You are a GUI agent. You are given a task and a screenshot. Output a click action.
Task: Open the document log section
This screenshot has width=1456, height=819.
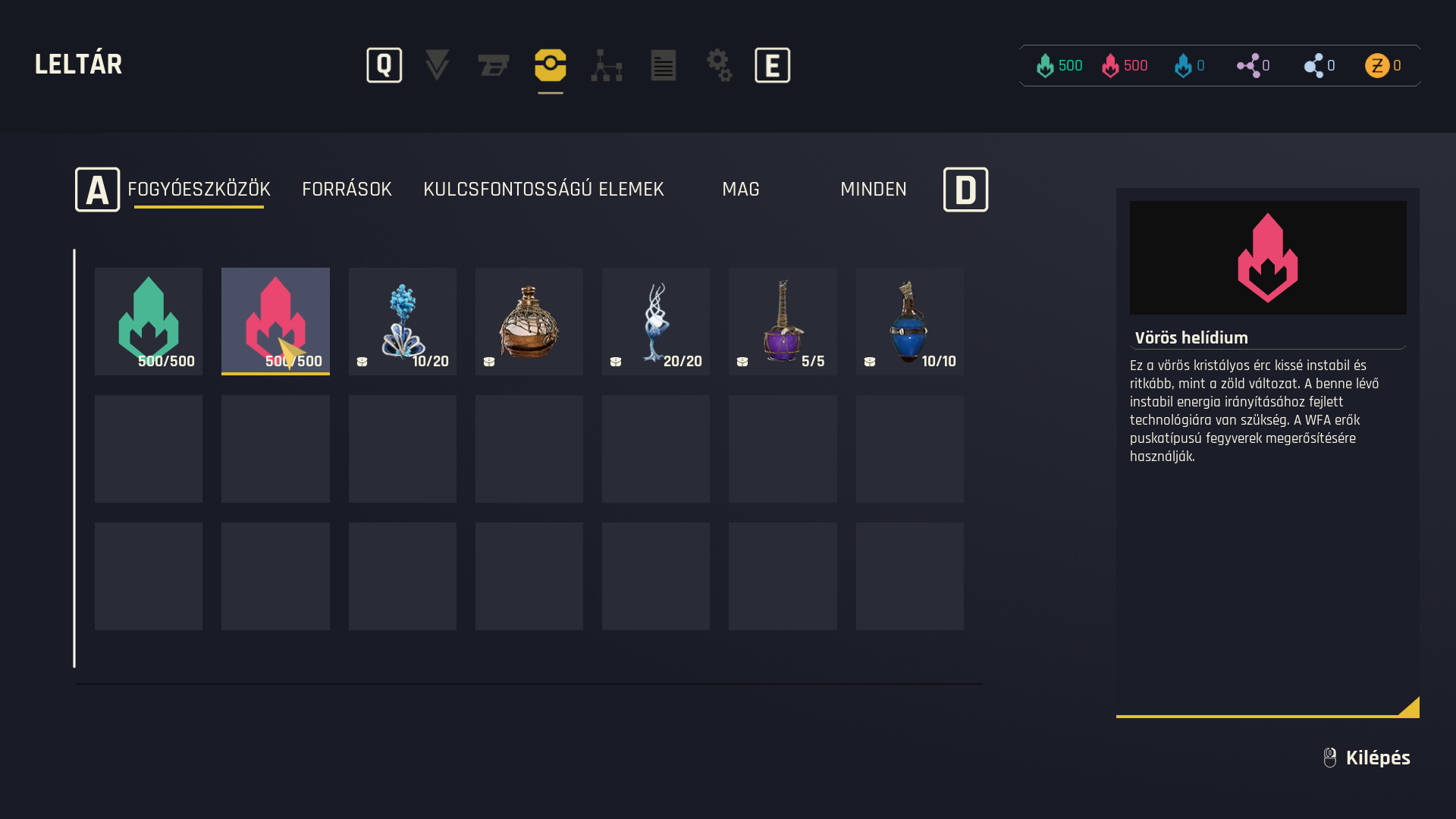point(664,65)
